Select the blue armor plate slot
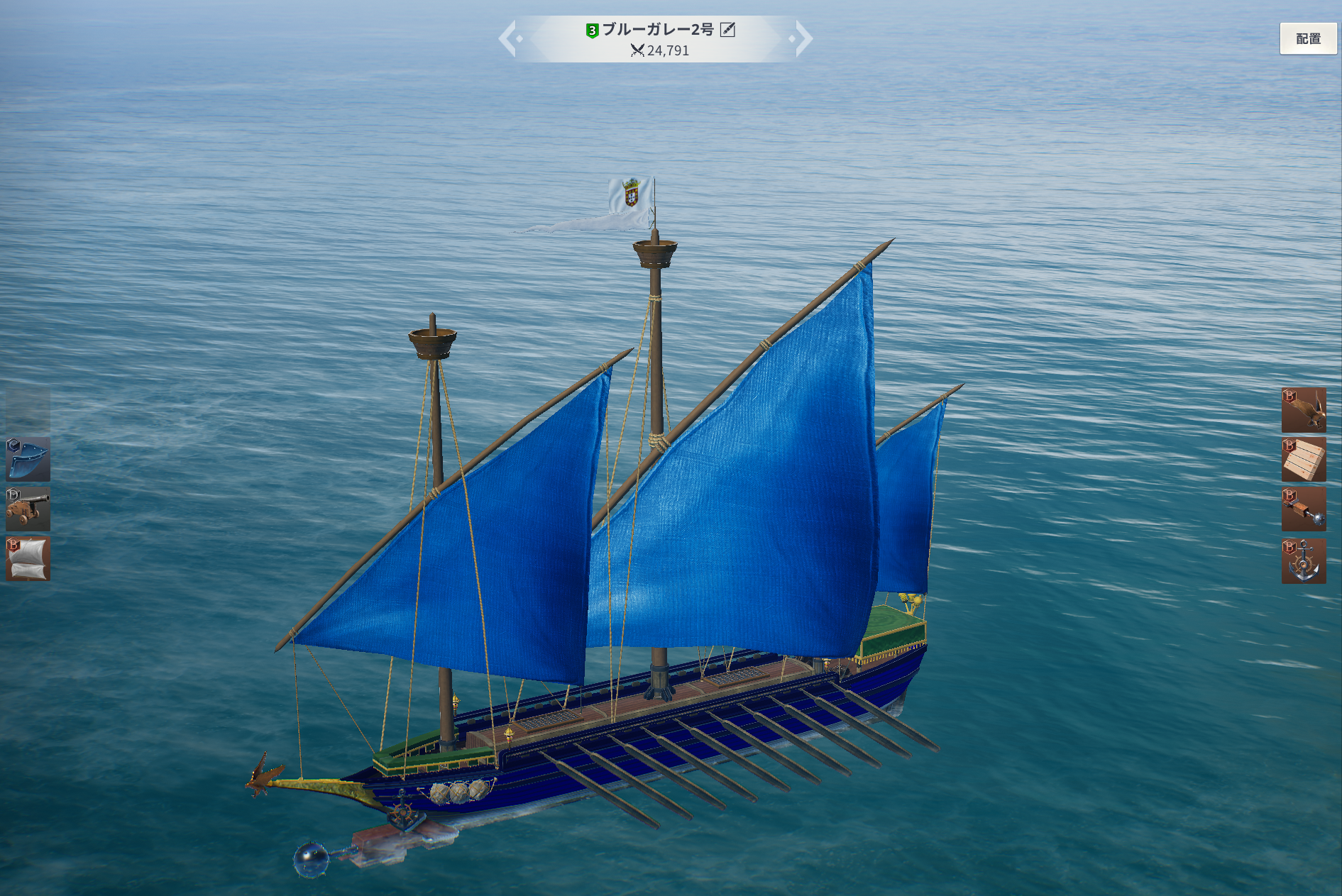Screen dimensions: 1342x896 (x=28, y=459)
